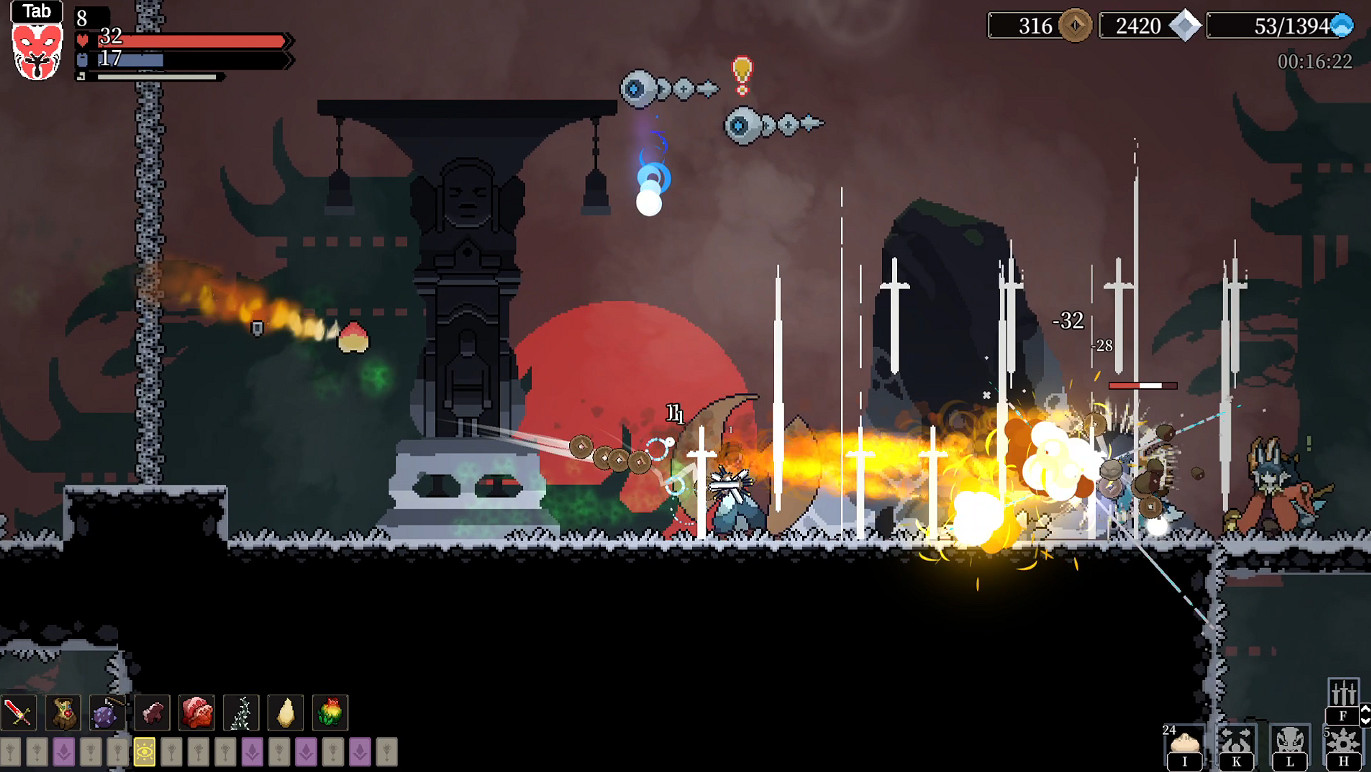Select the wooden totem mask relic
This screenshot has height=772, width=1371.
point(63,713)
